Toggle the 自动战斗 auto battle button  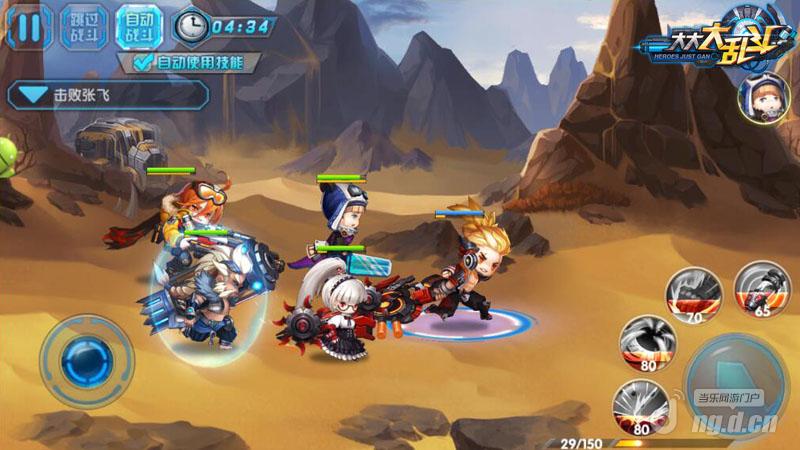click(x=139, y=26)
